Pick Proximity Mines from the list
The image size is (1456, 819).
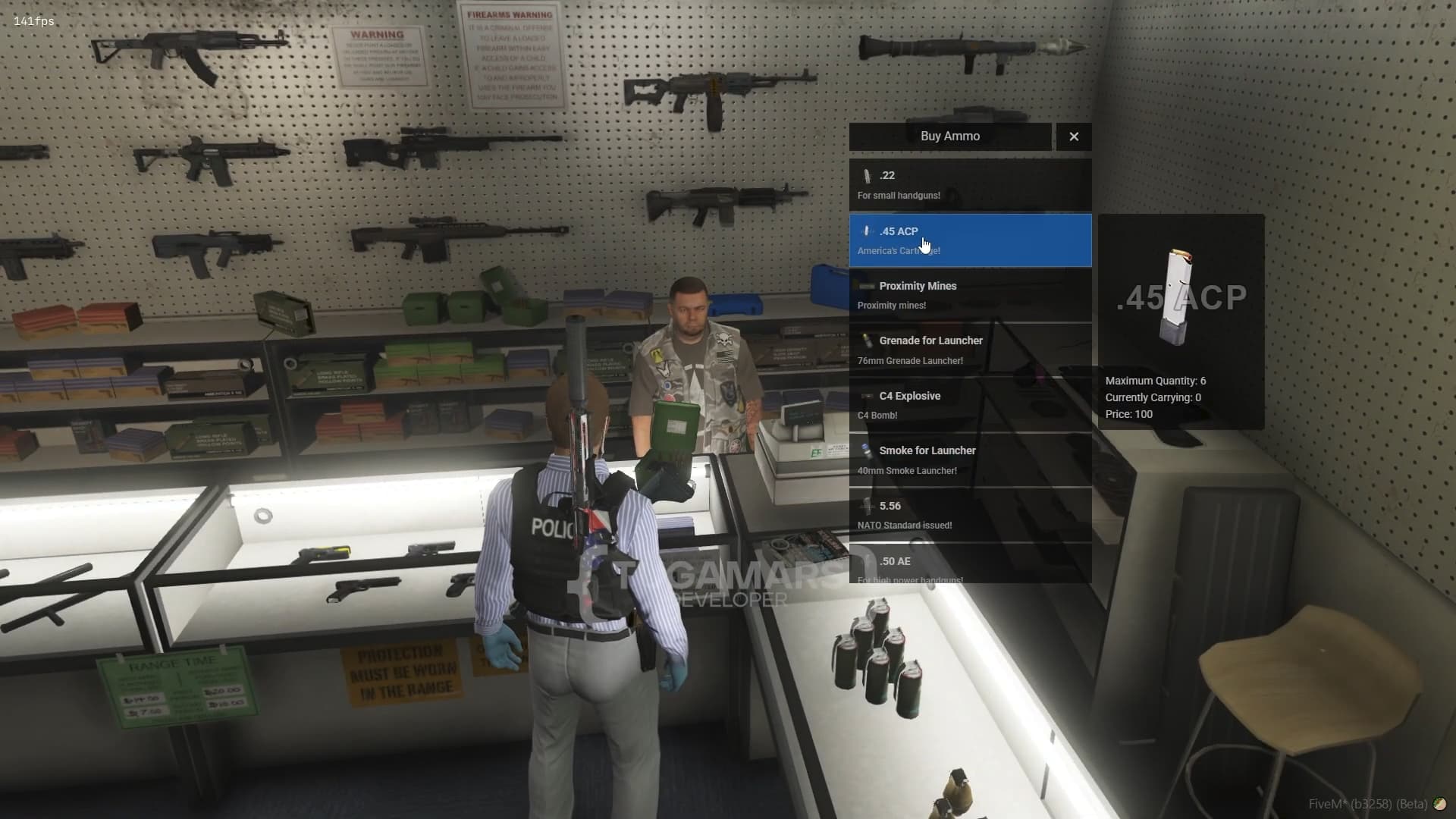coord(970,295)
